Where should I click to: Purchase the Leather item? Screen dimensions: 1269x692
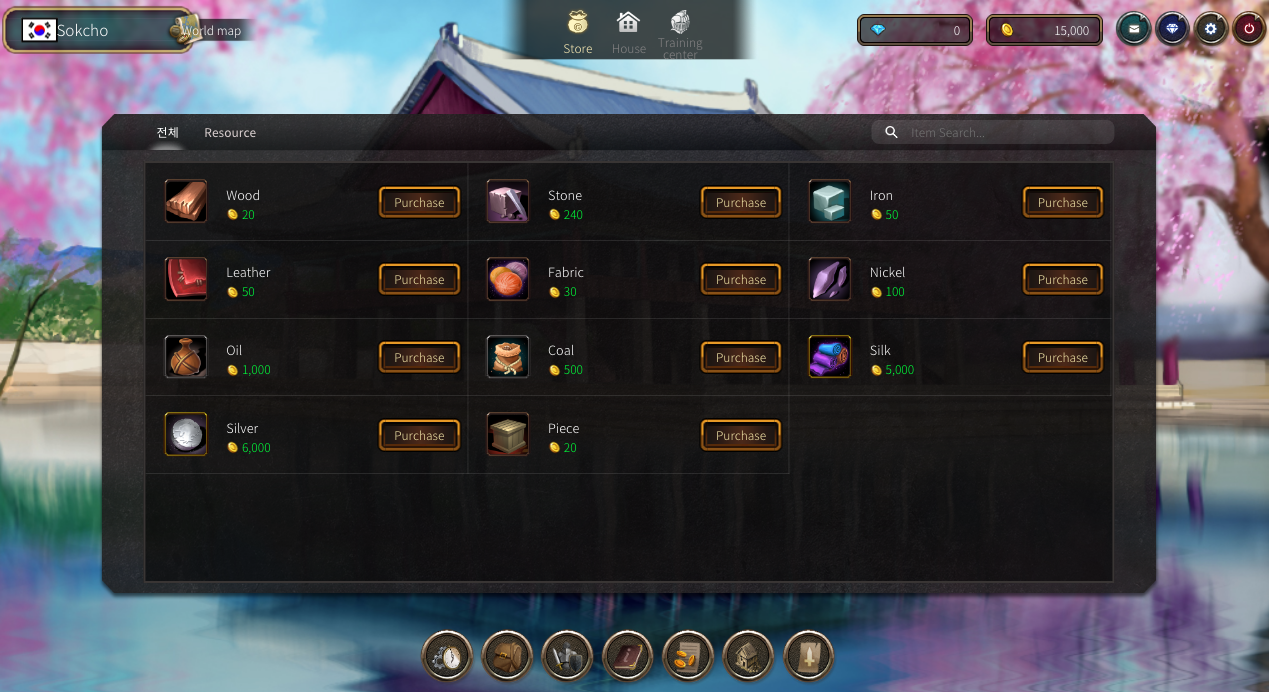(419, 280)
